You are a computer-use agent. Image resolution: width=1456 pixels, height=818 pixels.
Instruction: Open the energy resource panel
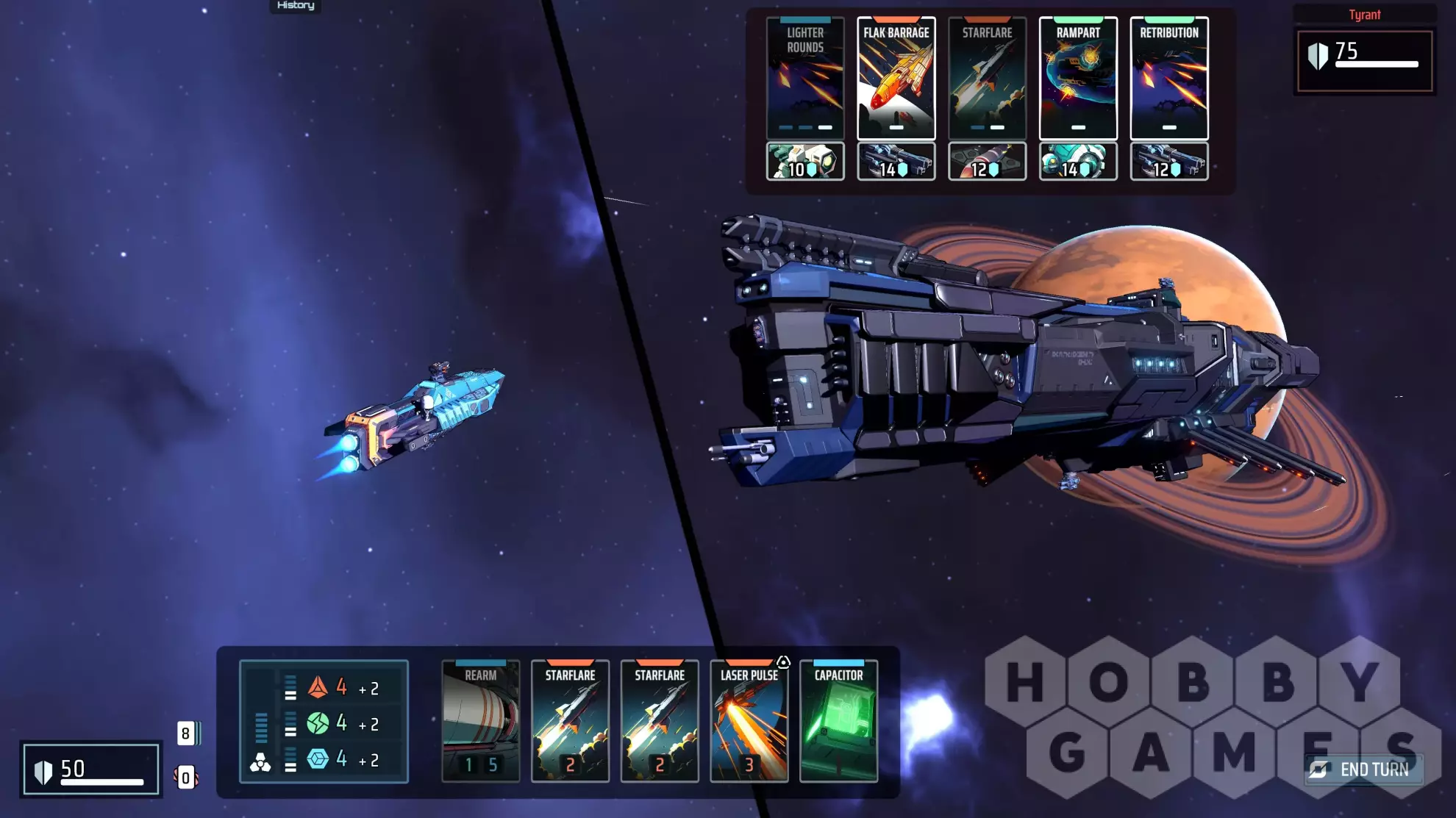click(x=324, y=722)
